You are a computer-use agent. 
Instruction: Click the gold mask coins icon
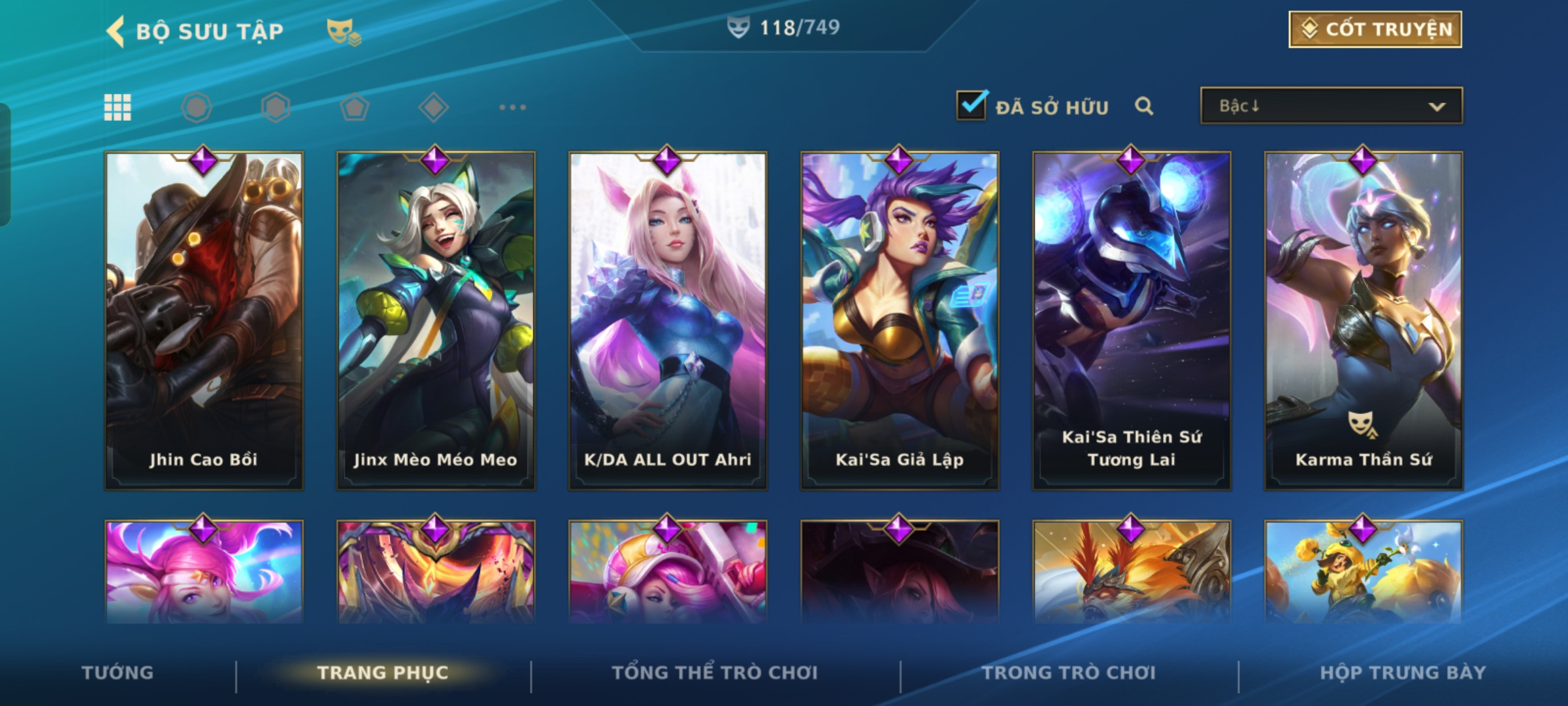[x=343, y=31]
